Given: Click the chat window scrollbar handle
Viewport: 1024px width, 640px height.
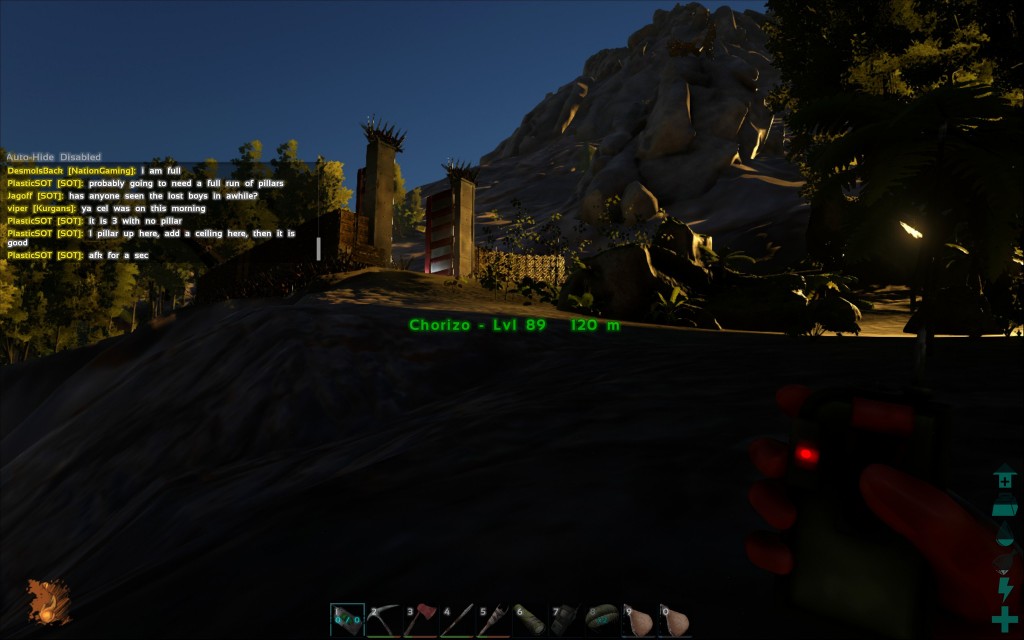Looking at the screenshot, I should coord(319,249).
